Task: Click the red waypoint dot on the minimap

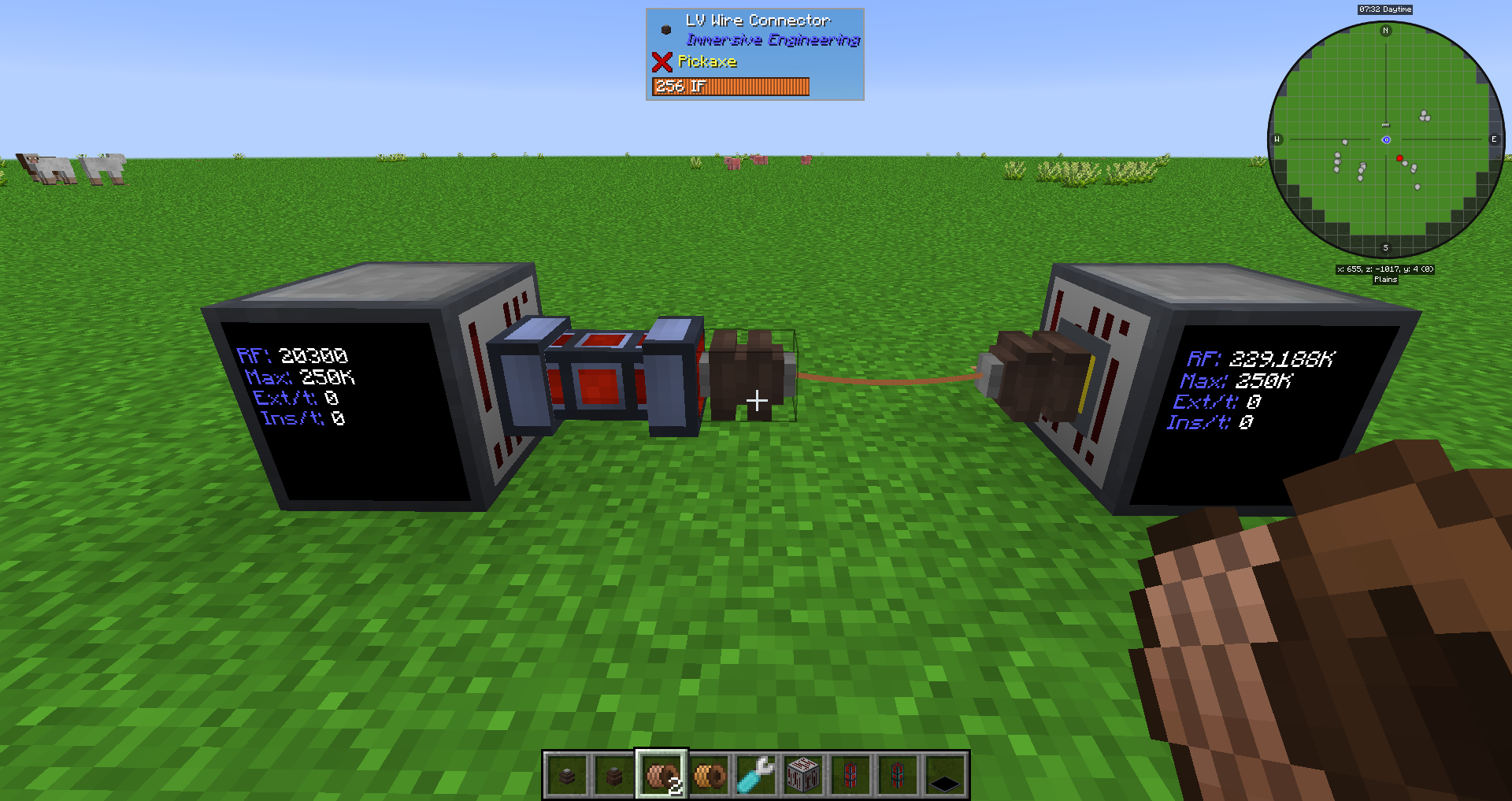Action: pos(1399,158)
